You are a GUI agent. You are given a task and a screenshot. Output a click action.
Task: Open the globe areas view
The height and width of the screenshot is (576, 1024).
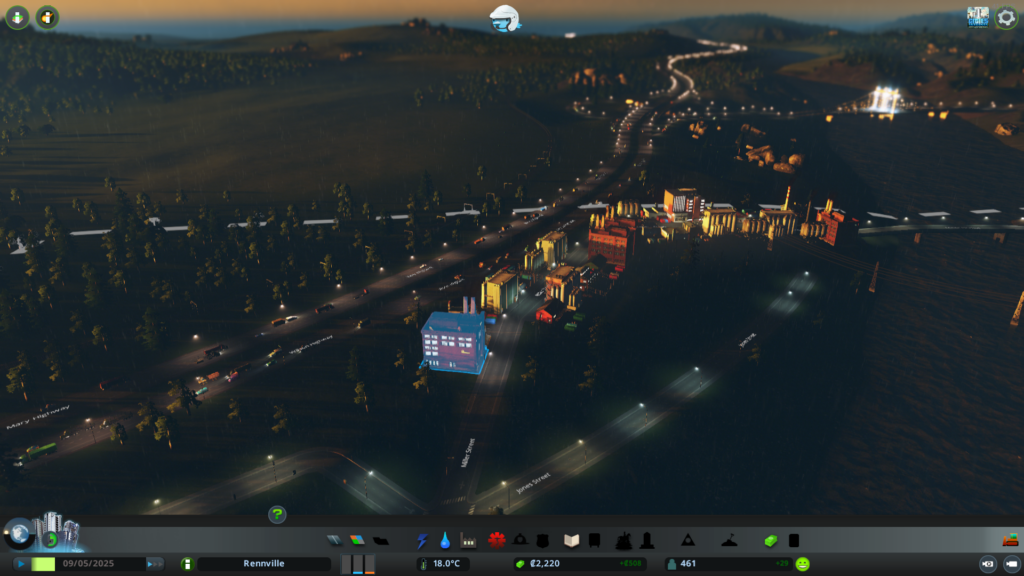coord(16,533)
